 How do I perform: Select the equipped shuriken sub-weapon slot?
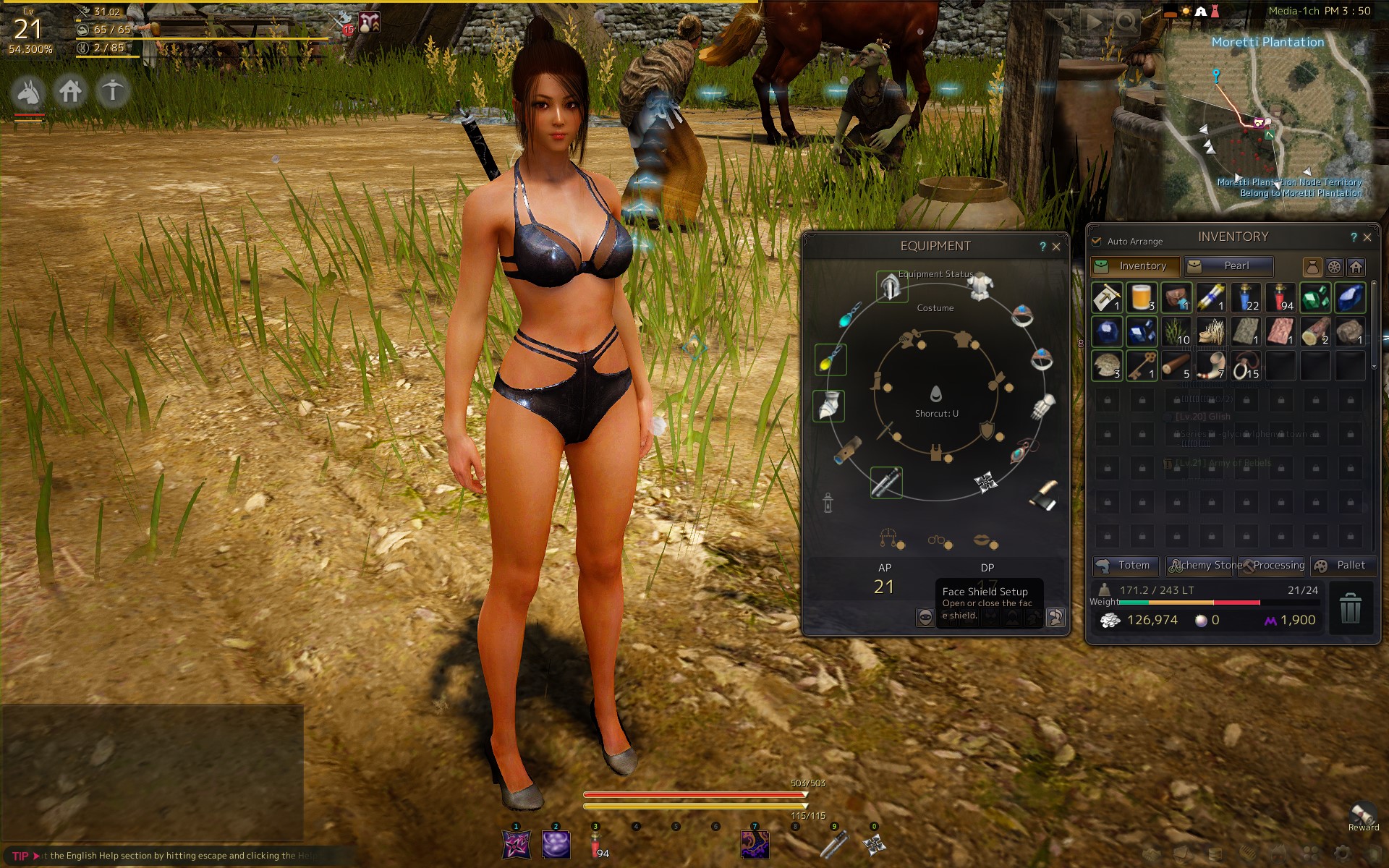(985, 482)
